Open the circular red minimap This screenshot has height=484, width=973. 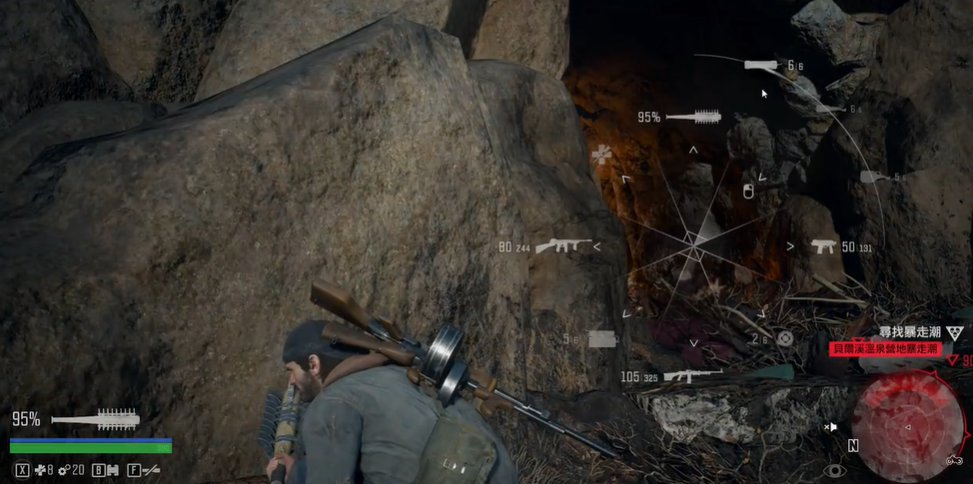[x=907, y=427]
